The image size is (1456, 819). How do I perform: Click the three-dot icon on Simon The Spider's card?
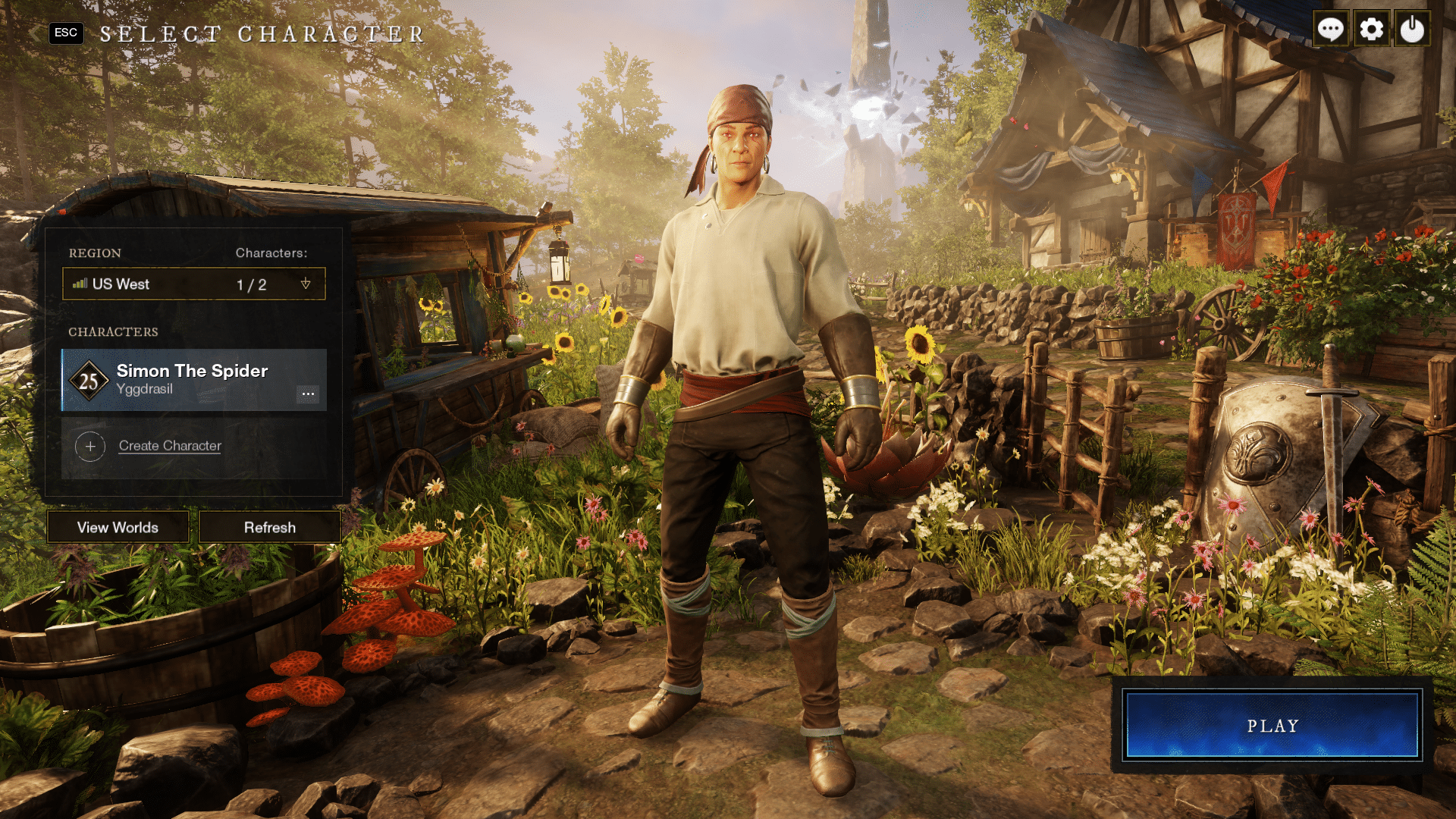click(x=309, y=394)
